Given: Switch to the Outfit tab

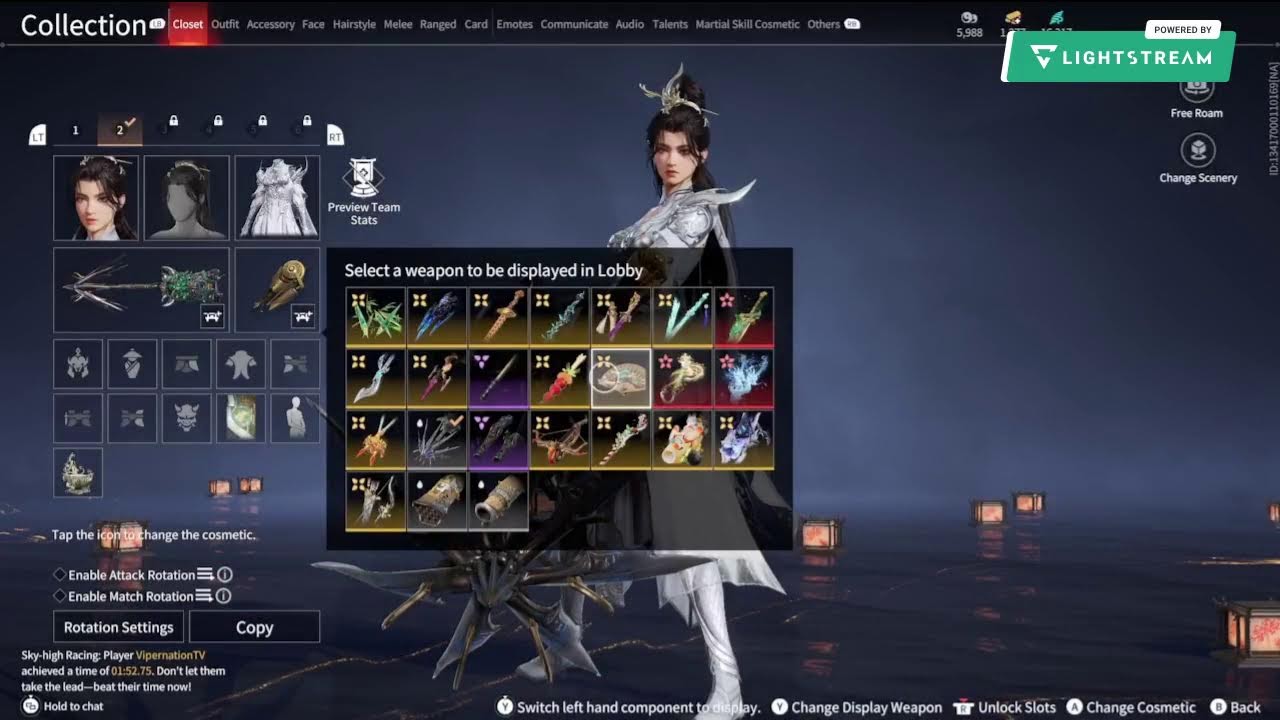Looking at the screenshot, I should coord(225,24).
